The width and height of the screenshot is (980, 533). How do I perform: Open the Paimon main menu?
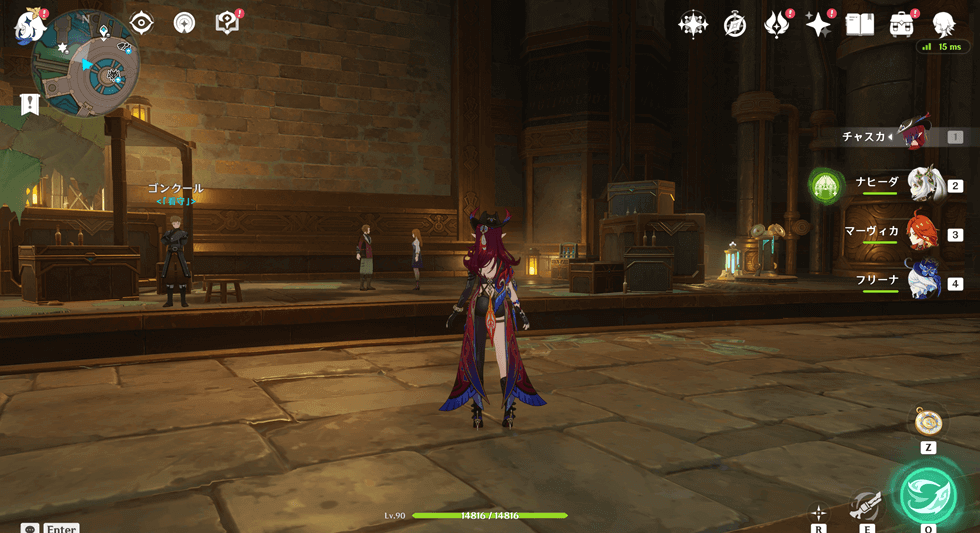pos(29,25)
